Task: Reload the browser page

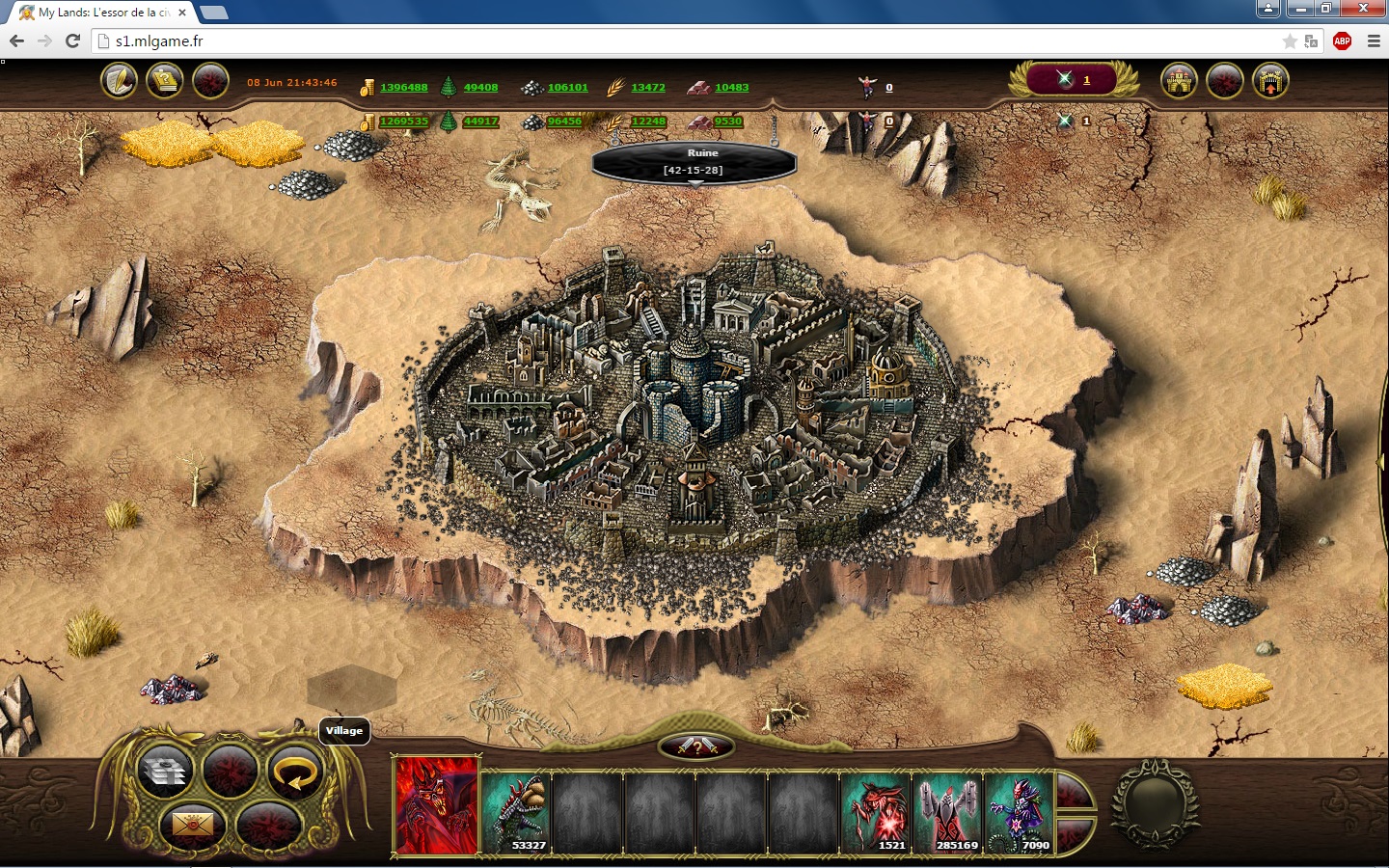Action: point(72,41)
